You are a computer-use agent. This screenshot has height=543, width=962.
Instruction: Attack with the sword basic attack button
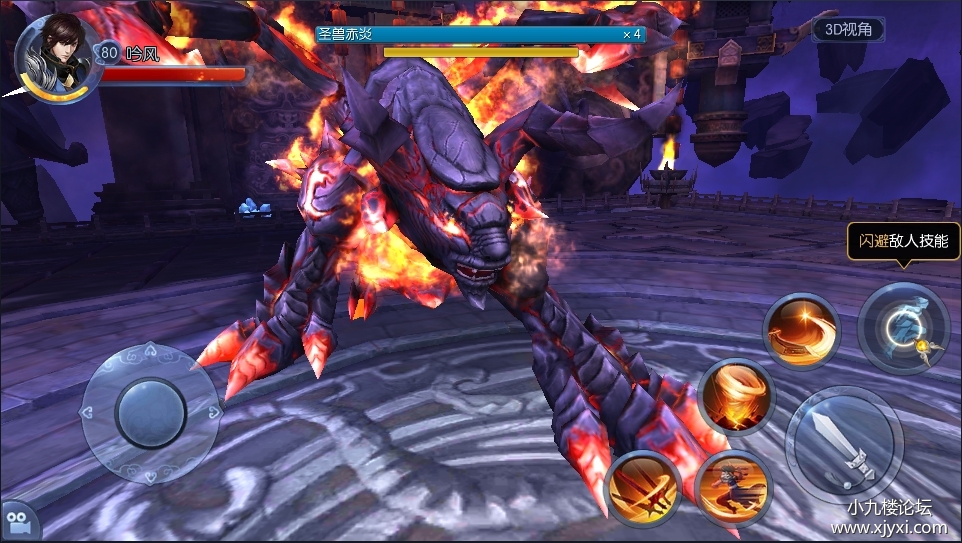[843, 445]
